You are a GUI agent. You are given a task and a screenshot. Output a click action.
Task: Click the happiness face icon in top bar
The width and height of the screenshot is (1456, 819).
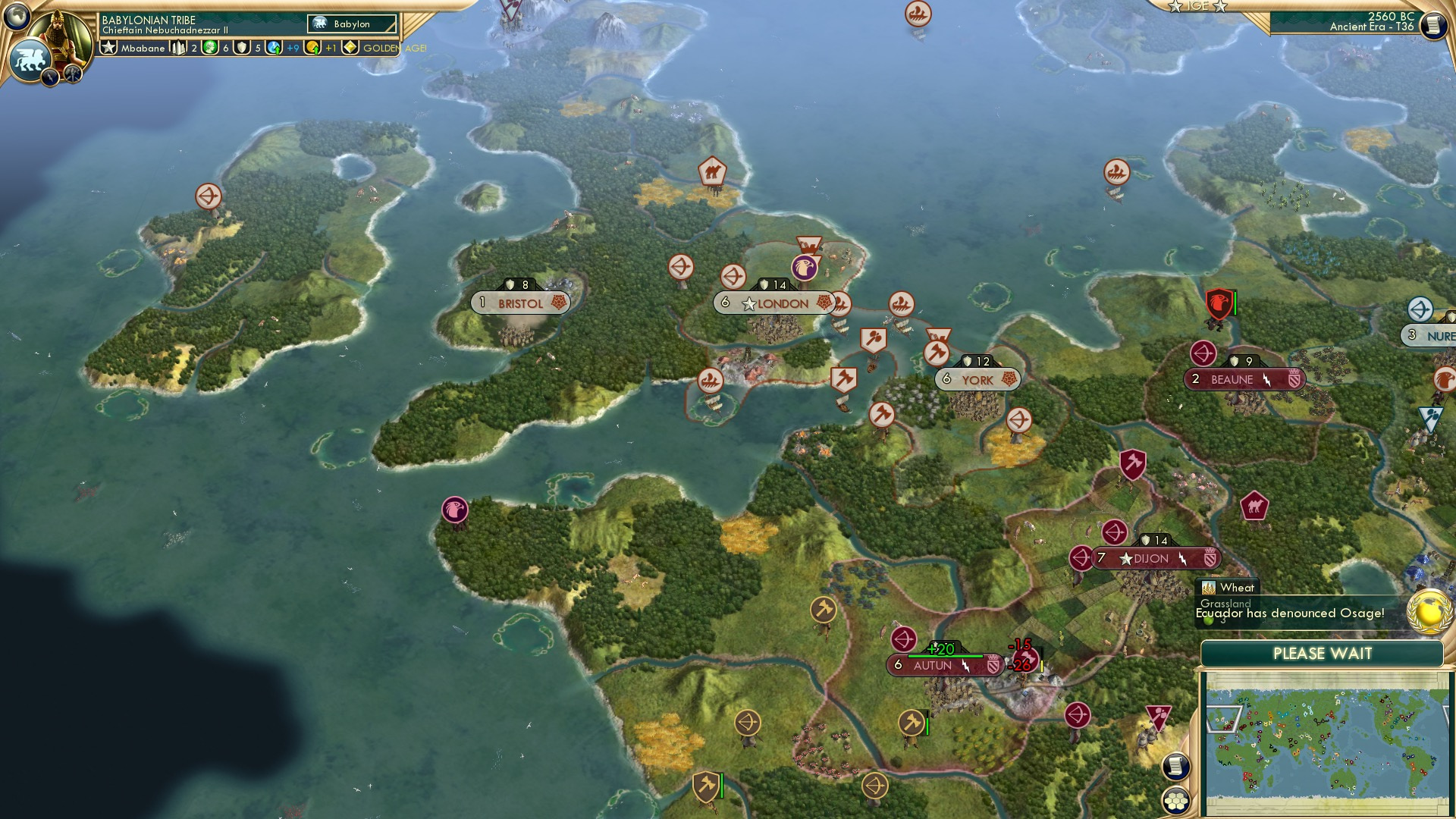click(x=209, y=49)
